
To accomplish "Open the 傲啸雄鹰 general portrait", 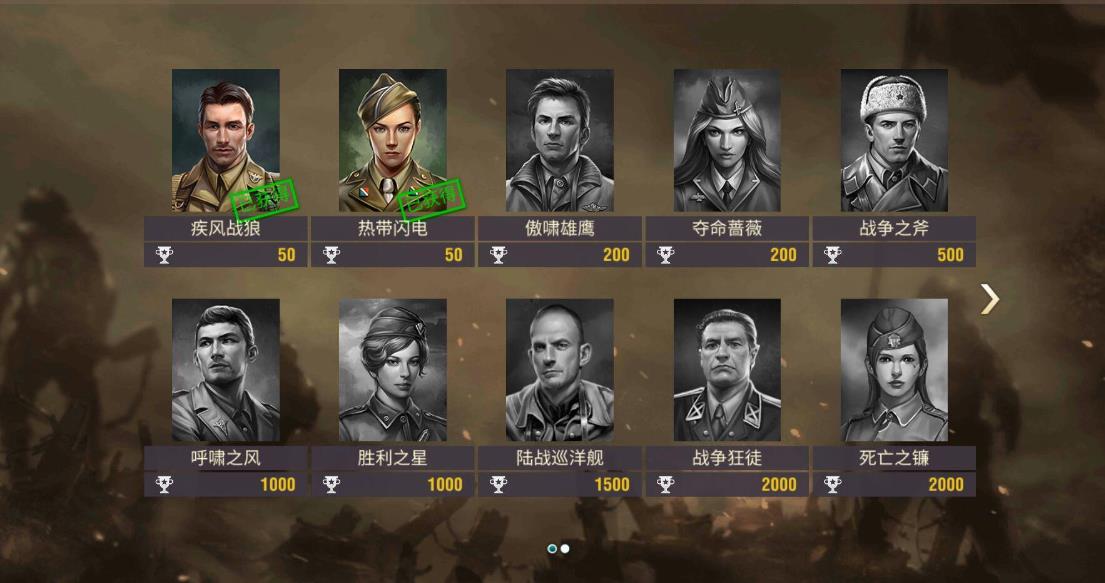I will pos(559,141).
